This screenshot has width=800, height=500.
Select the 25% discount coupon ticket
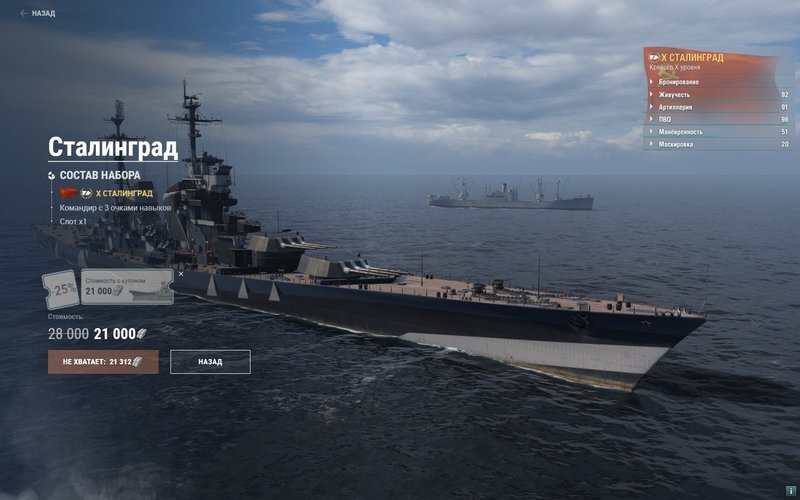[62, 289]
